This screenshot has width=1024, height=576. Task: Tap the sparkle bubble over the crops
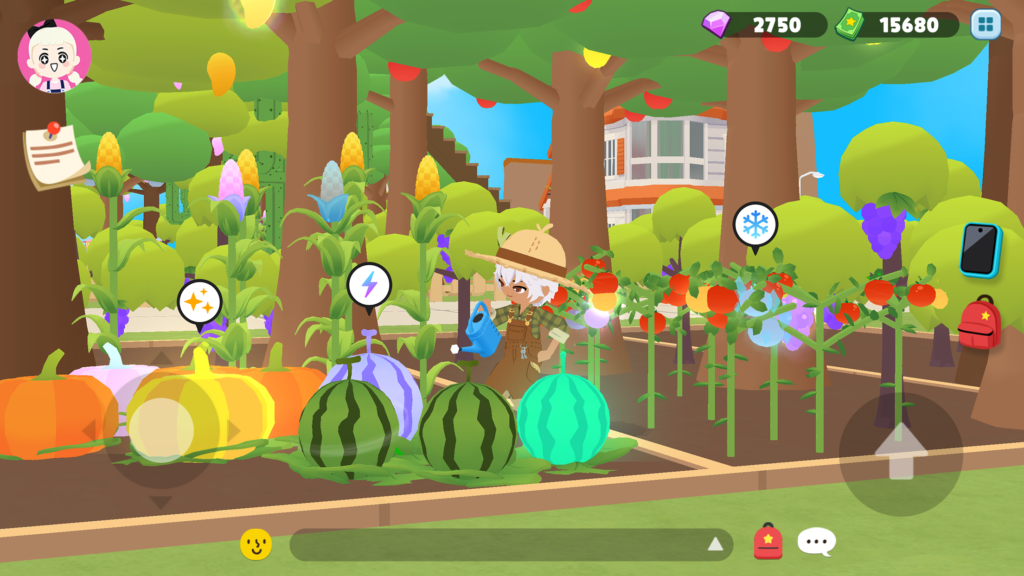tap(199, 301)
